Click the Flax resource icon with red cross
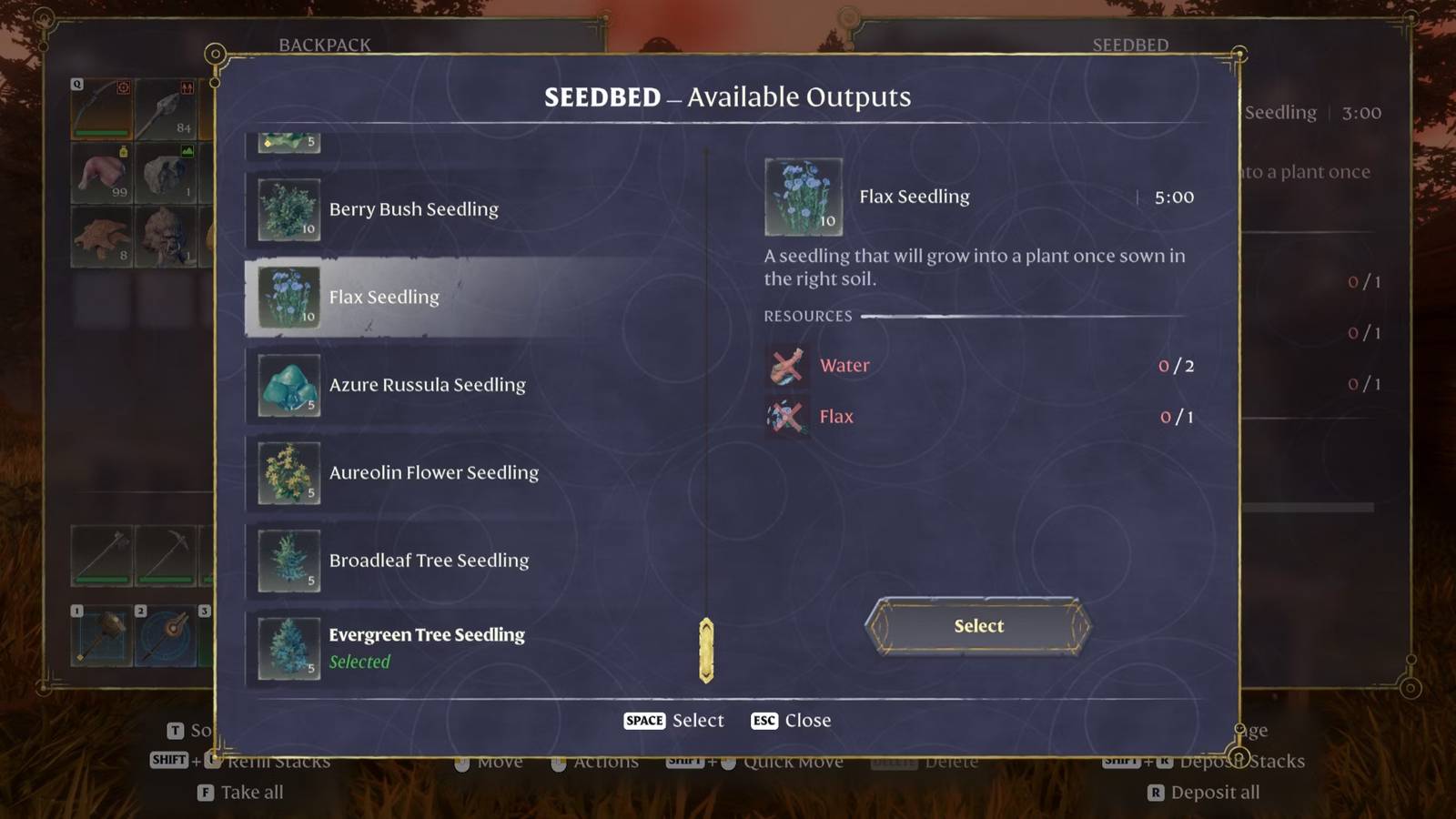This screenshot has width=1456, height=819. click(786, 416)
